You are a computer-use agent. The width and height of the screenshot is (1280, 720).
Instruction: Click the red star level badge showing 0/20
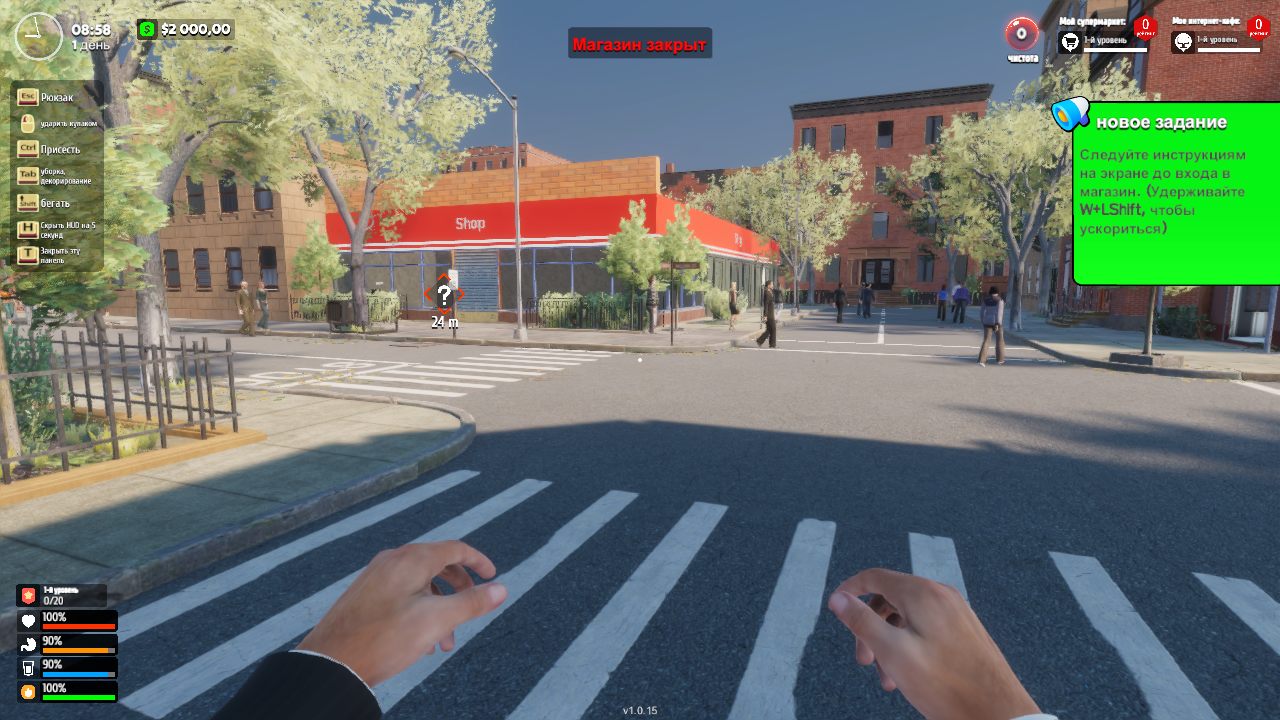click(x=28, y=594)
